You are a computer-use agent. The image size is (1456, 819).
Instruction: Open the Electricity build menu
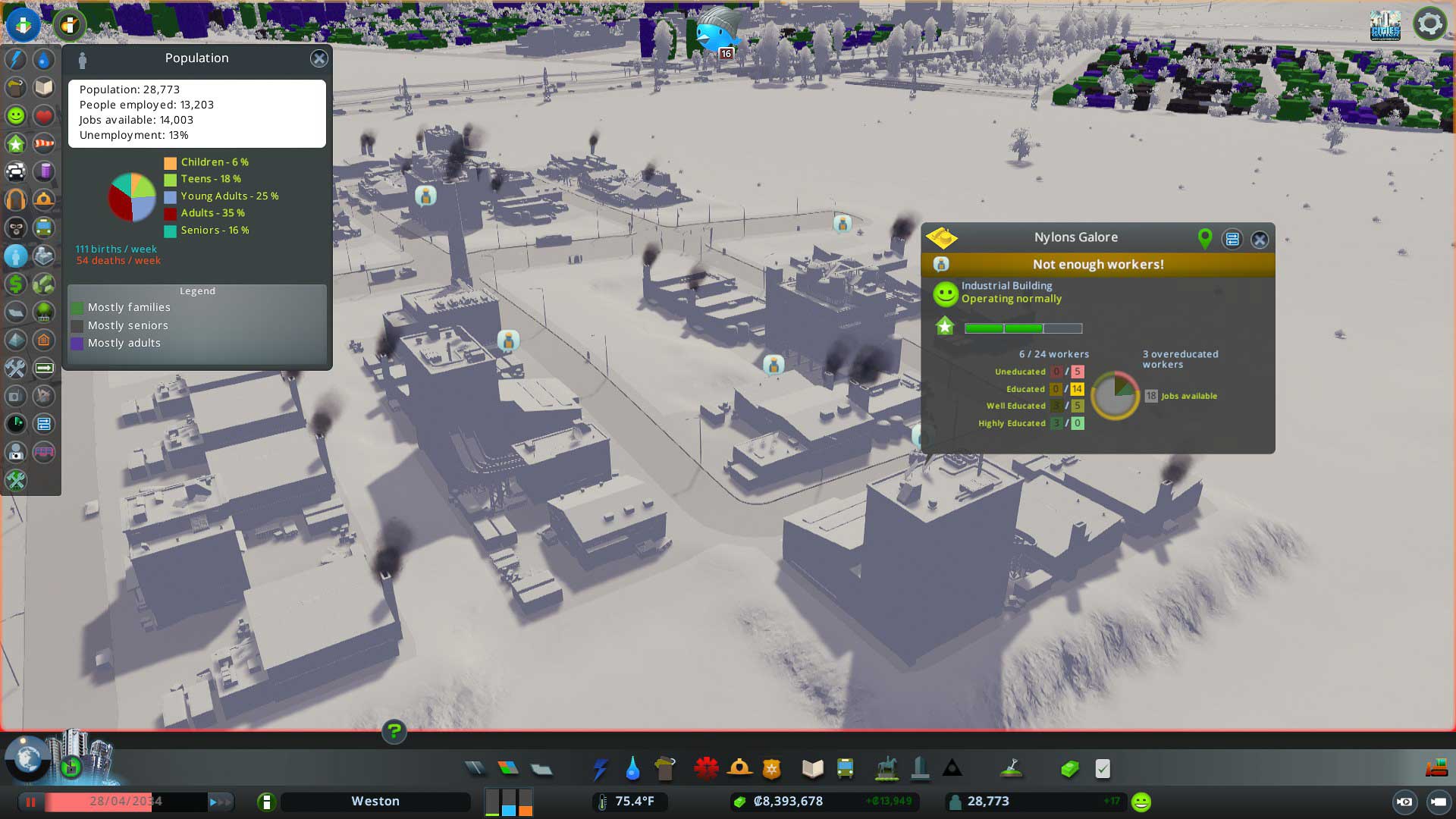(600, 769)
